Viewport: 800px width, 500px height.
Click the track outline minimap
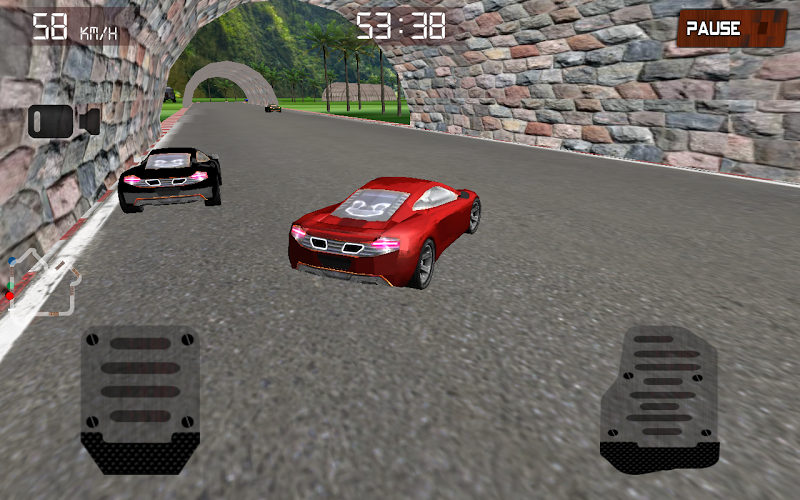click(x=40, y=282)
